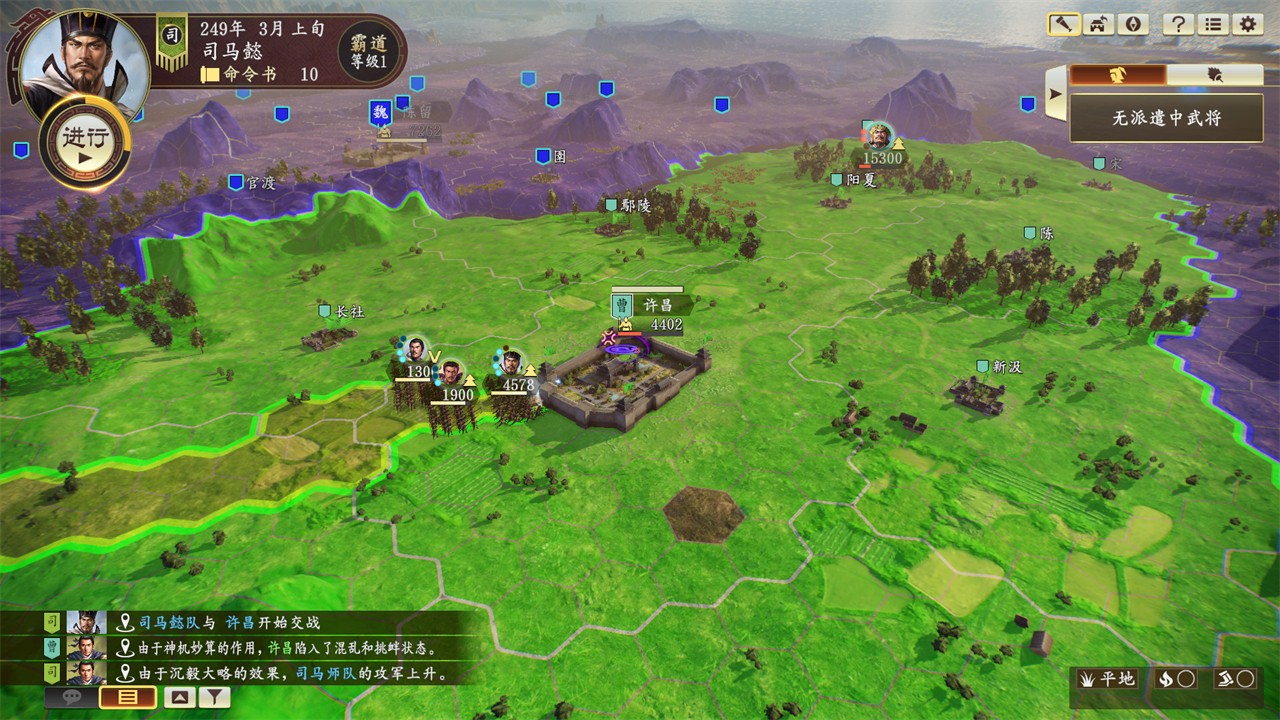The width and height of the screenshot is (1280, 720).
Task: Toggle the compass orientation button
Action: pos(1132,25)
